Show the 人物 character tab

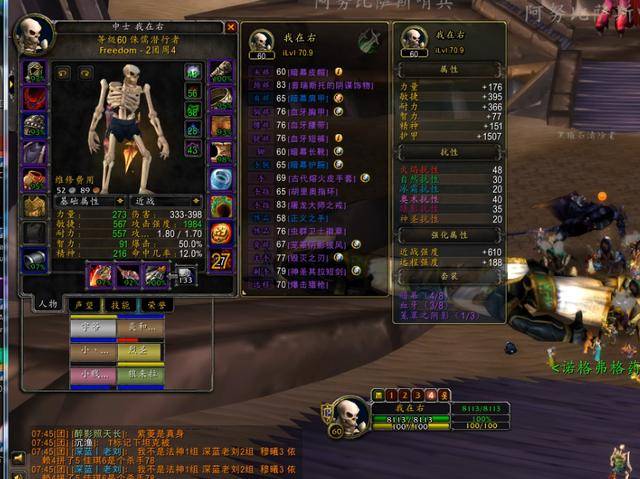(x=47, y=305)
